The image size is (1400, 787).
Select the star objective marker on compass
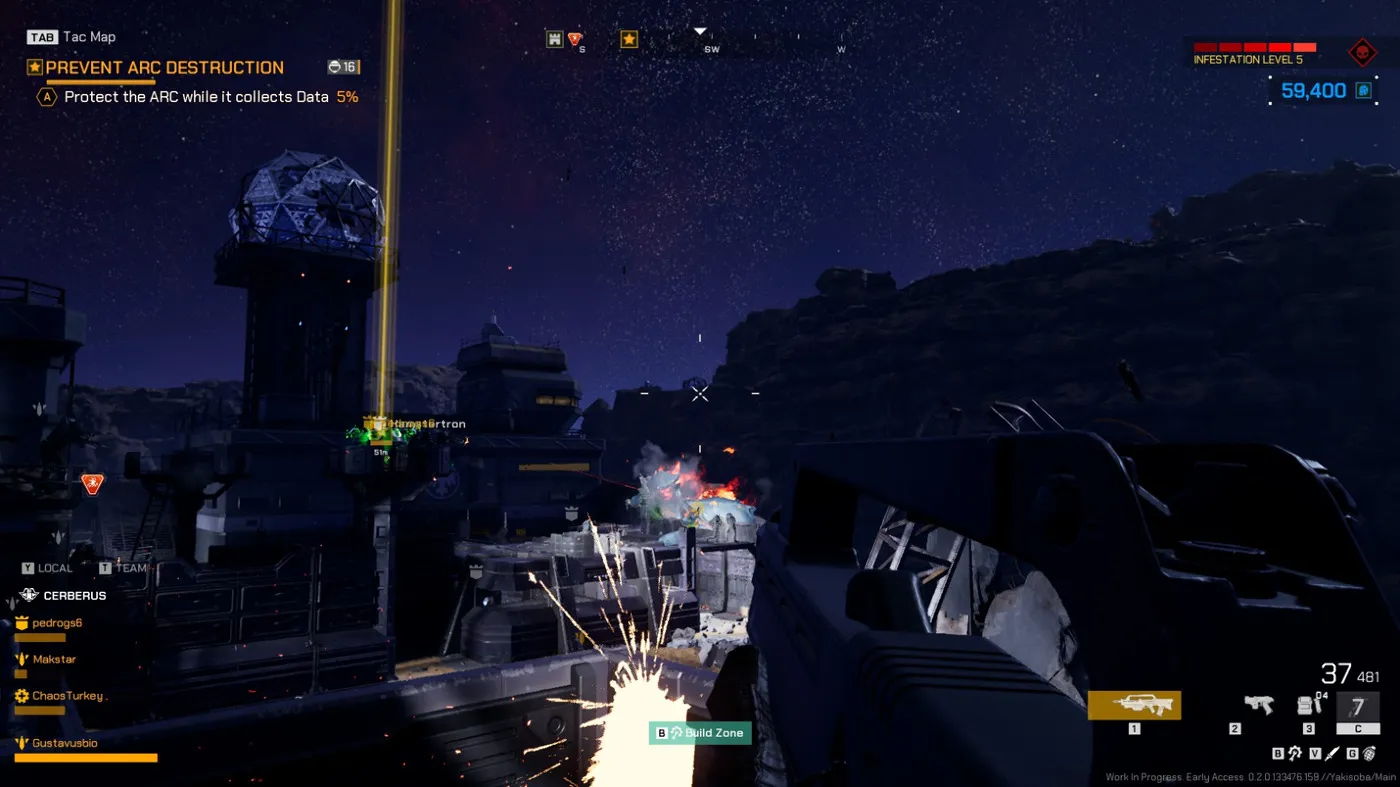[x=629, y=39]
